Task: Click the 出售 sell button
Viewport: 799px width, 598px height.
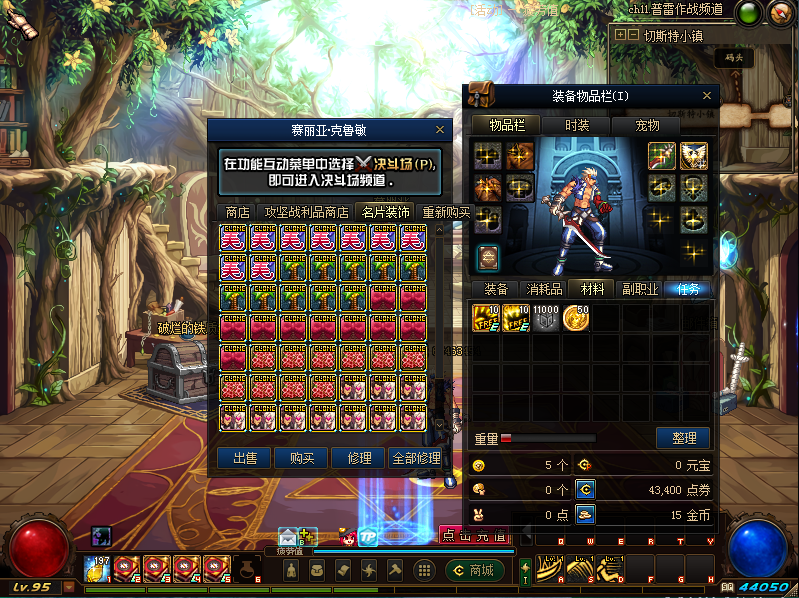Action: pyautogui.click(x=244, y=458)
